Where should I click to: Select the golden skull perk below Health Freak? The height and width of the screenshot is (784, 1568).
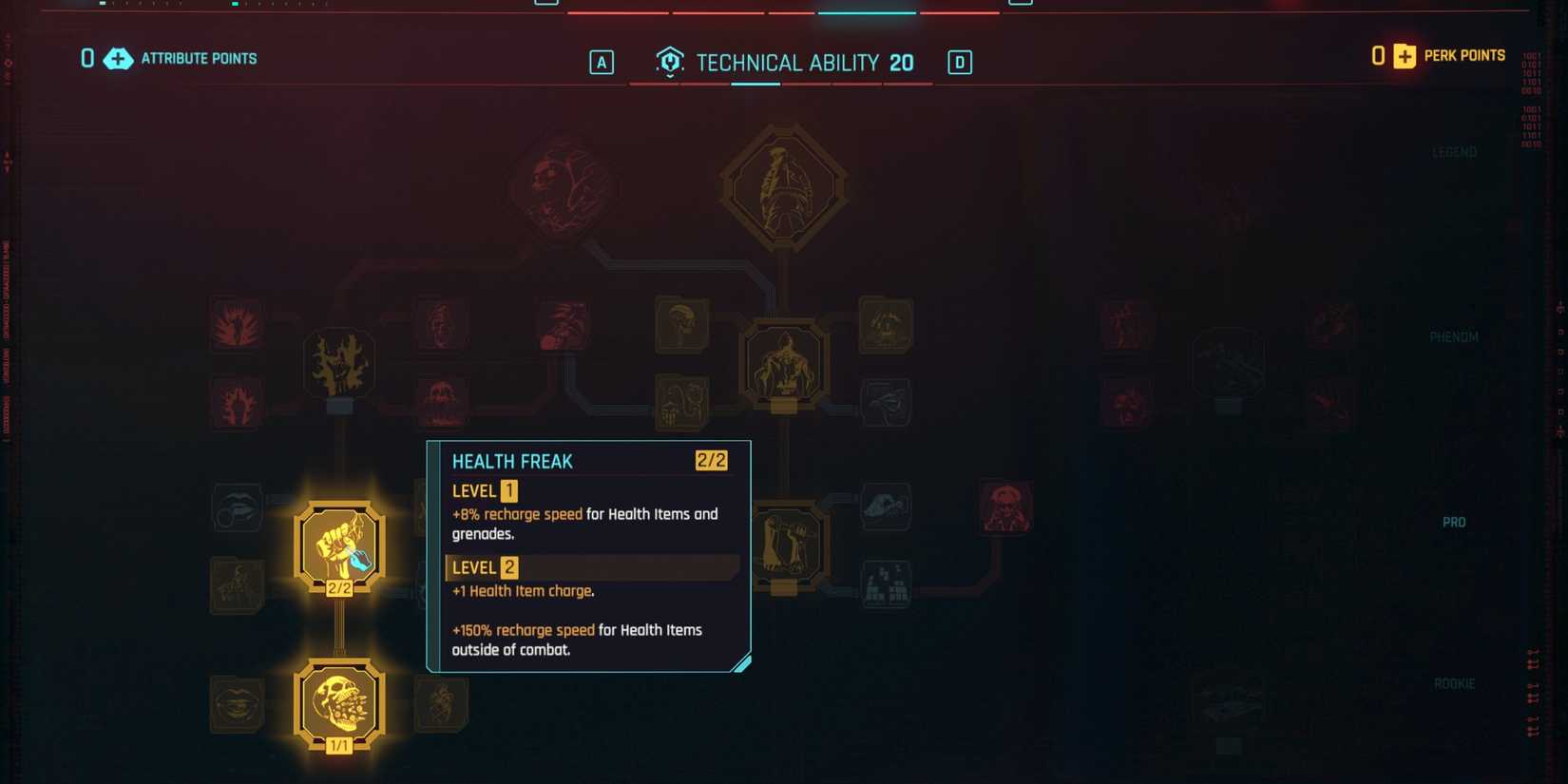(339, 703)
